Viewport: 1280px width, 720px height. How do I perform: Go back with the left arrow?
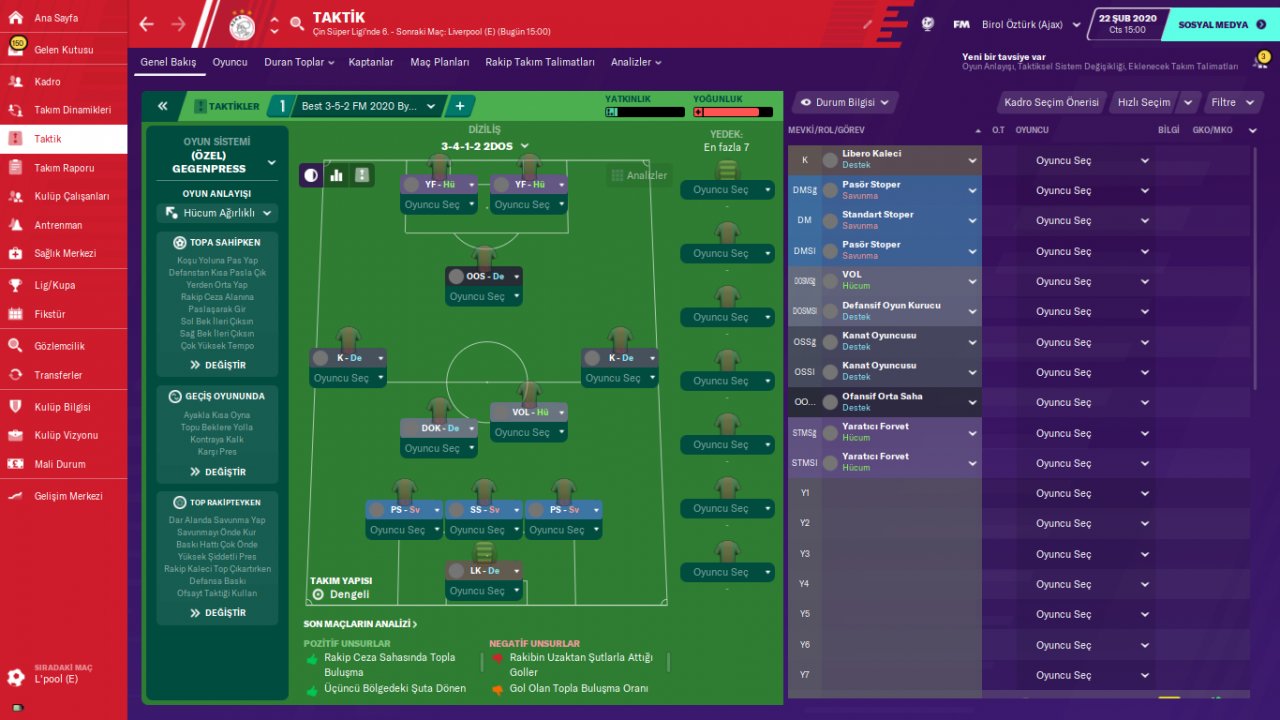(147, 24)
